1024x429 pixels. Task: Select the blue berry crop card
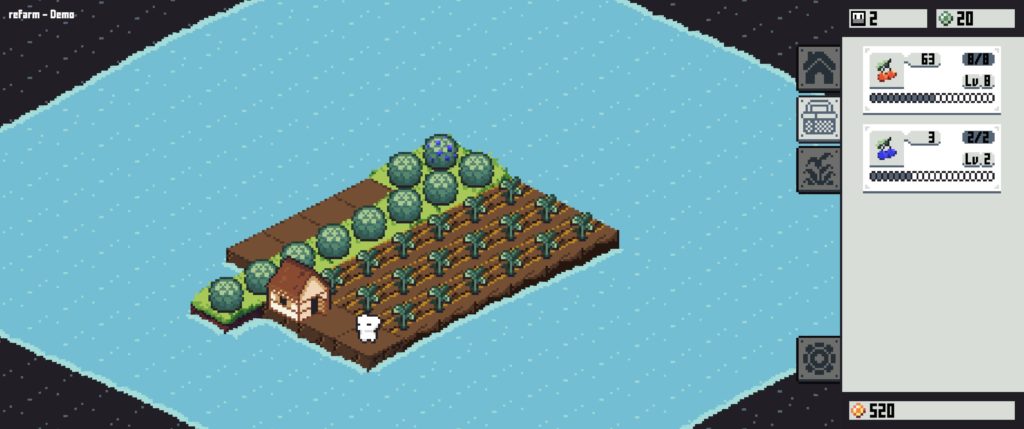[931, 158]
